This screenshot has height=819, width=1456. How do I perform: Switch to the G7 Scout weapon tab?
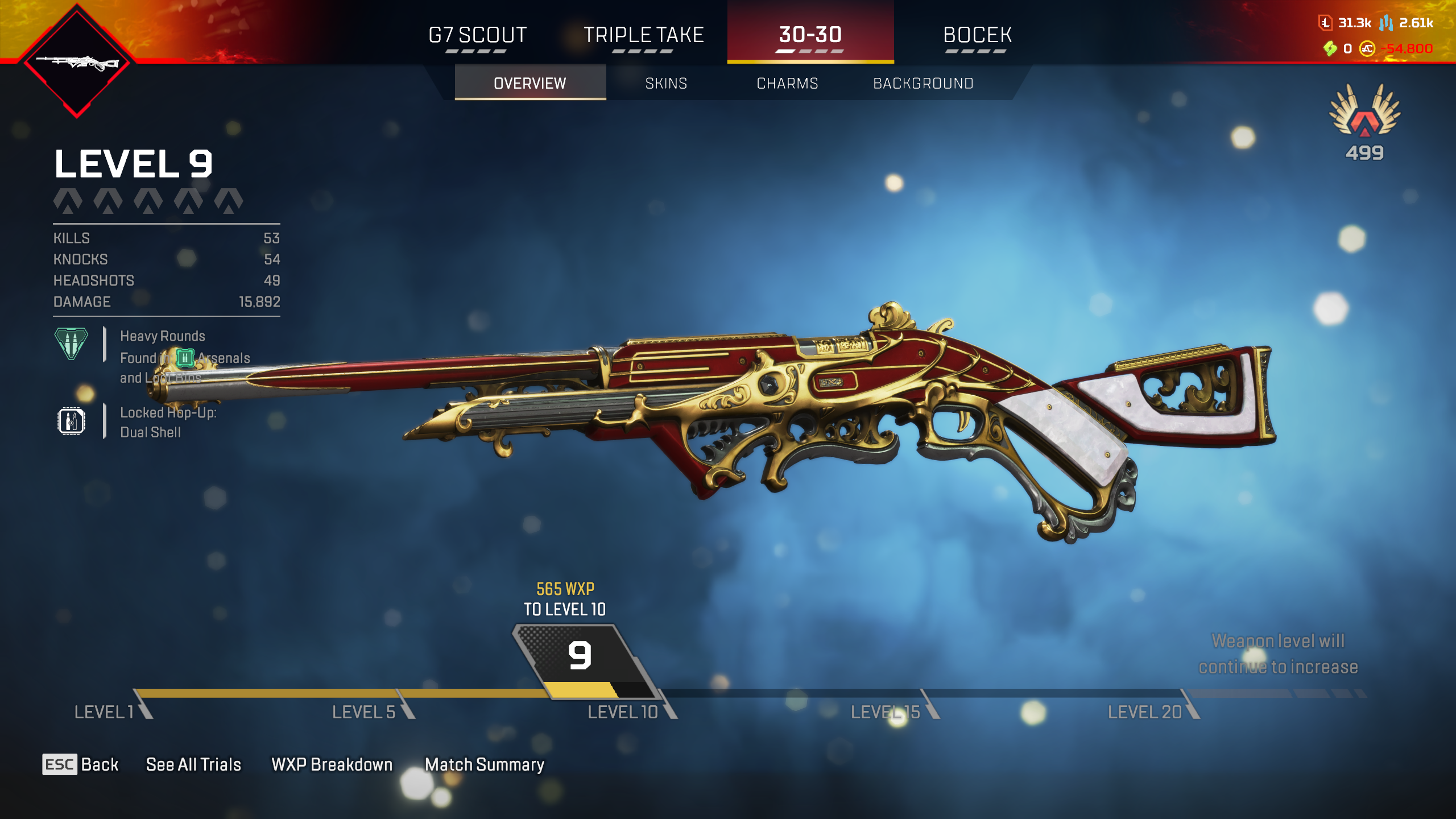[477, 35]
